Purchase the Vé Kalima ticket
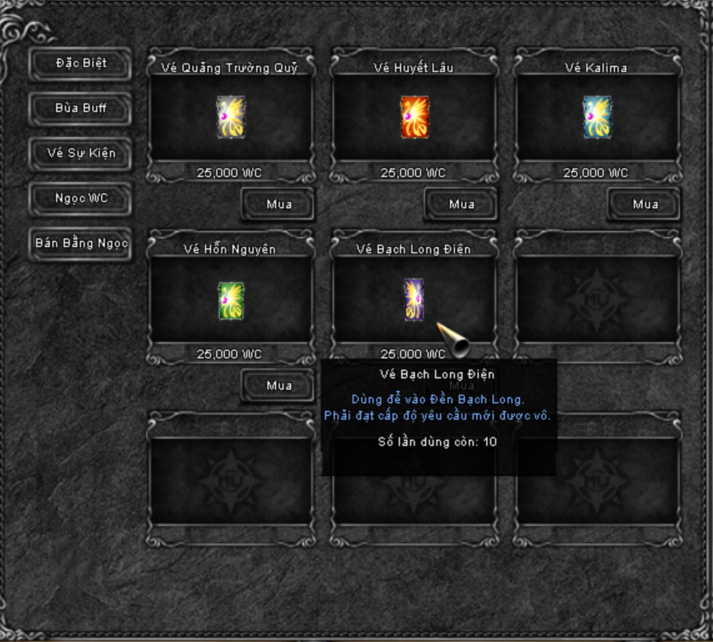 pos(645,205)
